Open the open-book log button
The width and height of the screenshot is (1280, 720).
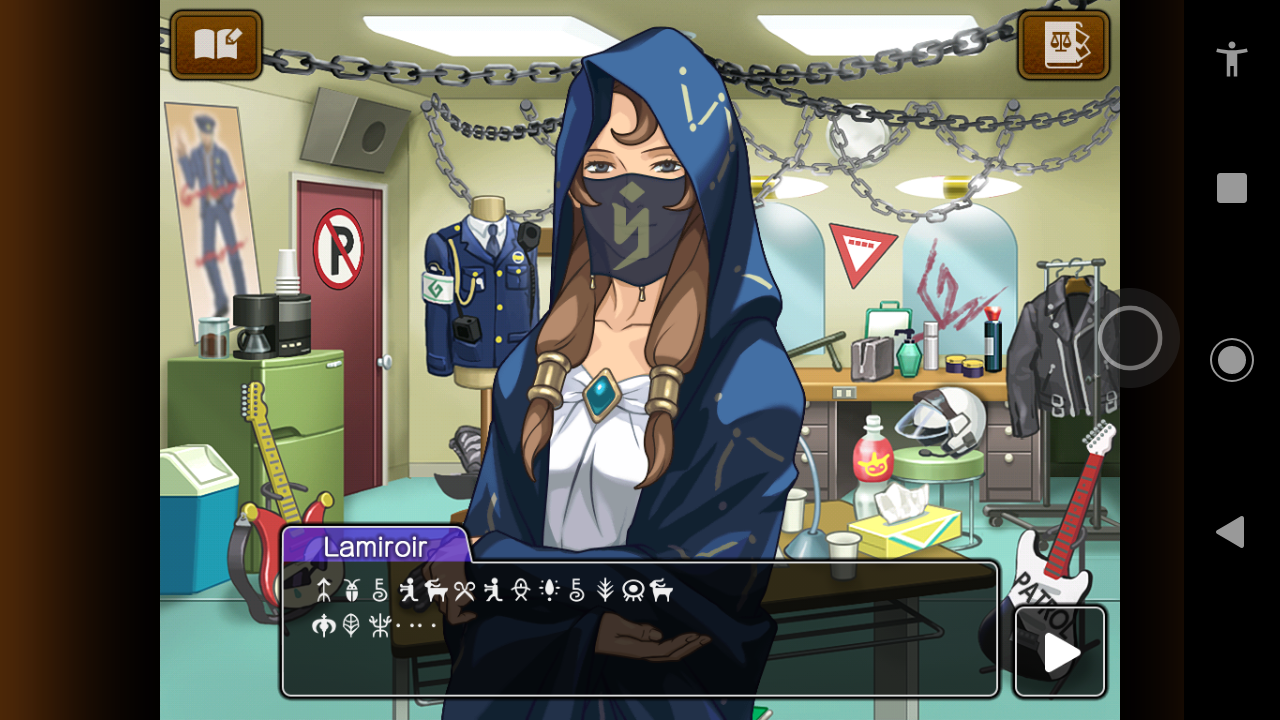pos(216,45)
